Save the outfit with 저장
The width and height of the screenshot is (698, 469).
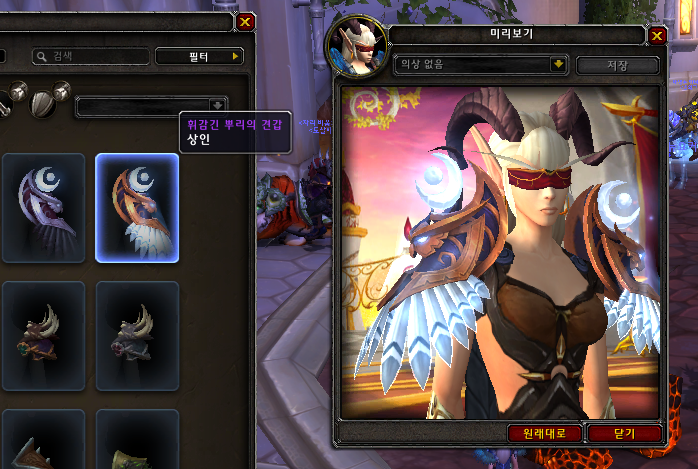617,65
